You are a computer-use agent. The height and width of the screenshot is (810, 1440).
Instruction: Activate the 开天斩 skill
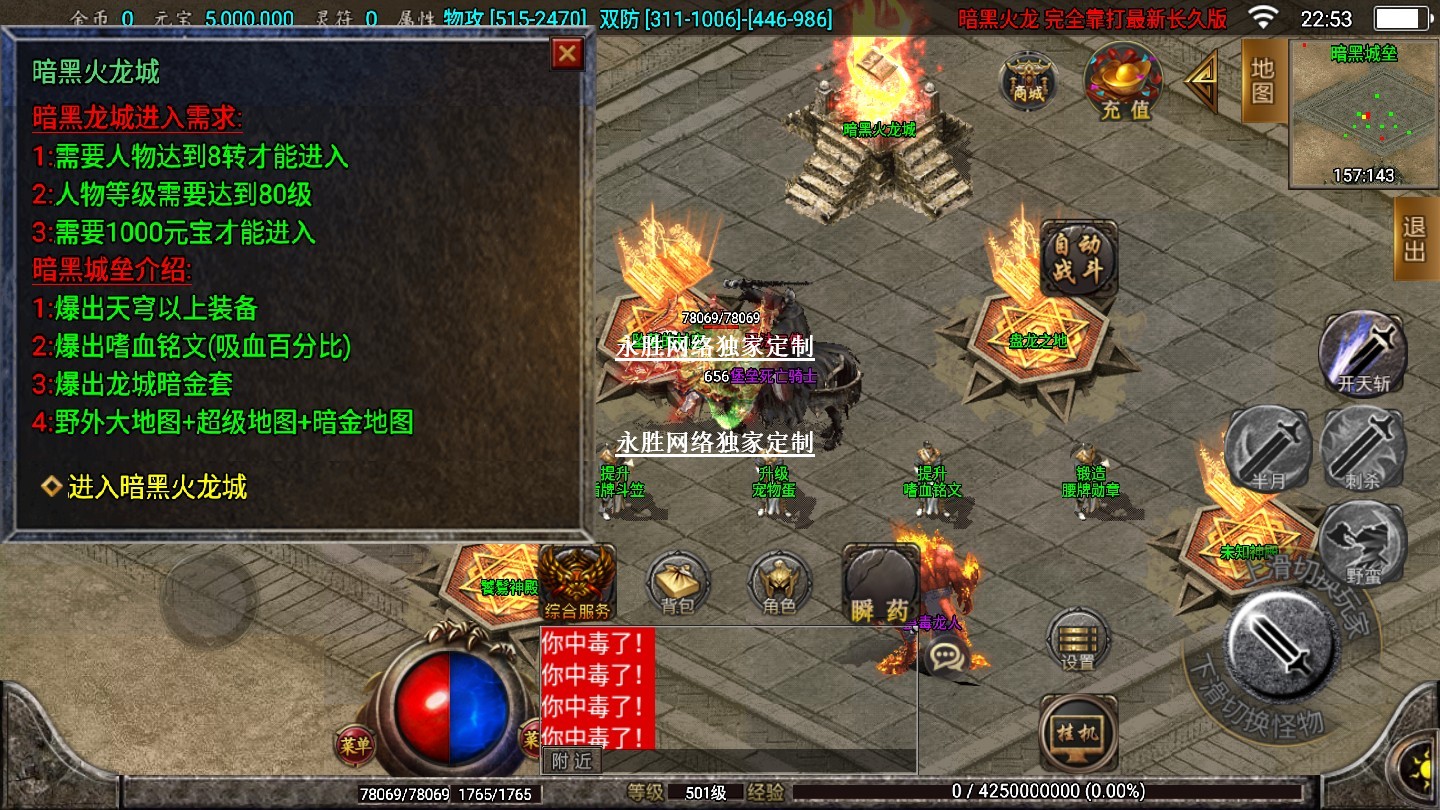[1363, 352]
